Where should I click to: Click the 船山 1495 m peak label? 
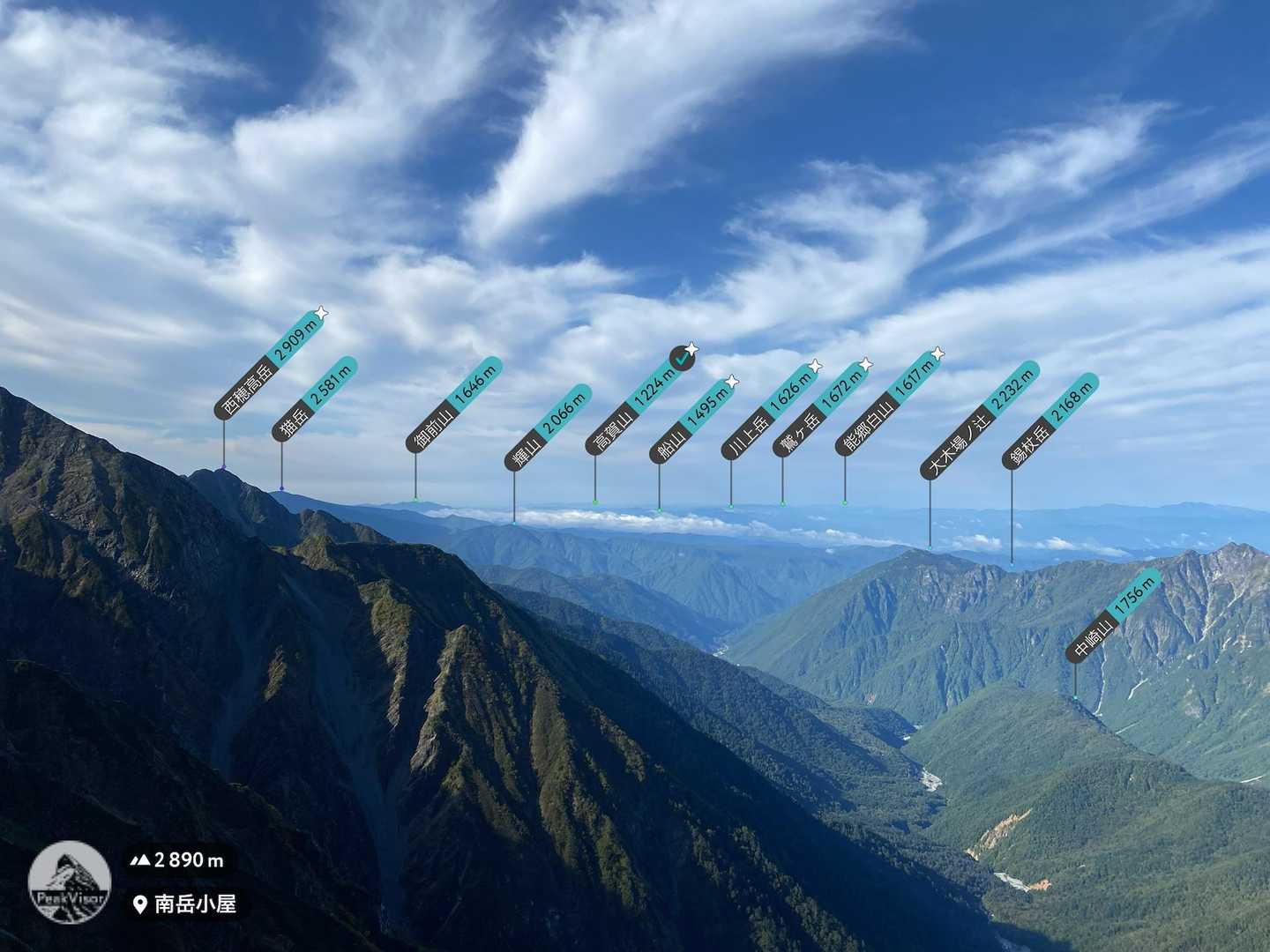click(691, 420)
